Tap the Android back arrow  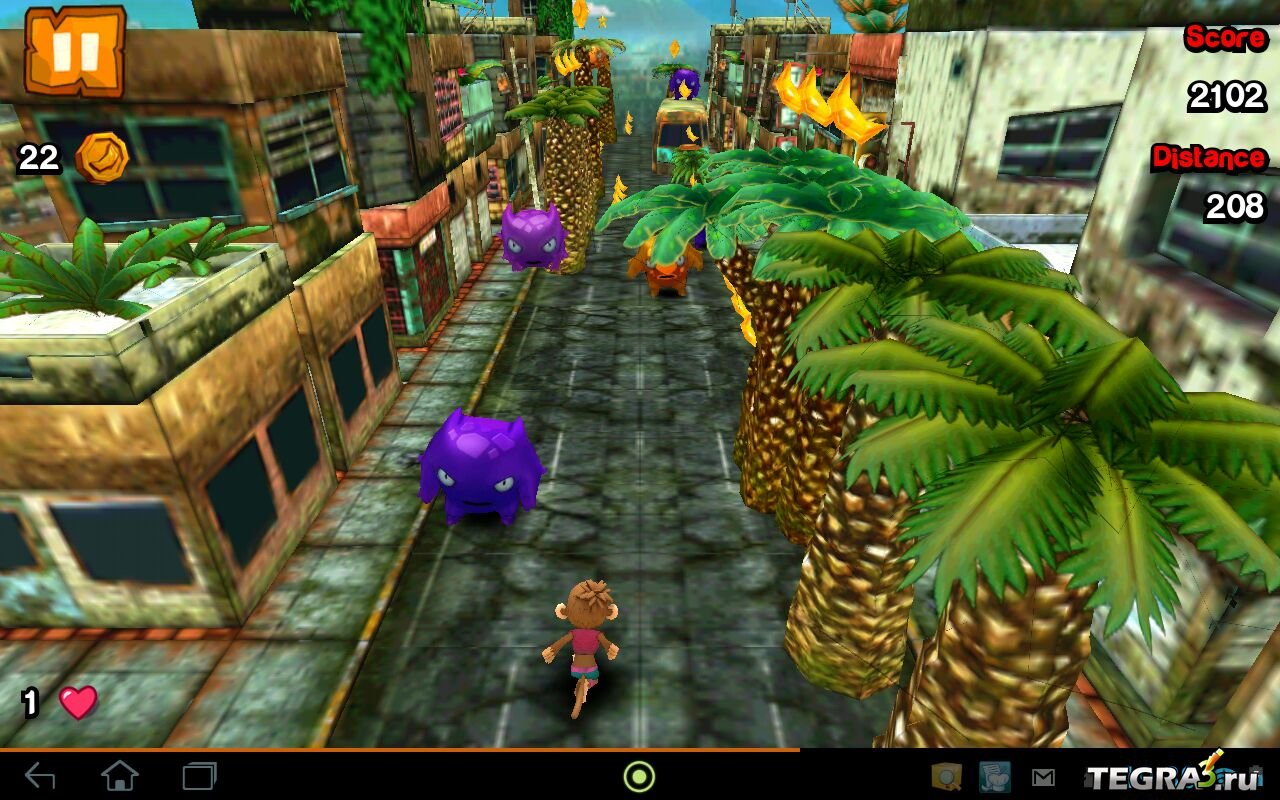click(x=40, y=776)
